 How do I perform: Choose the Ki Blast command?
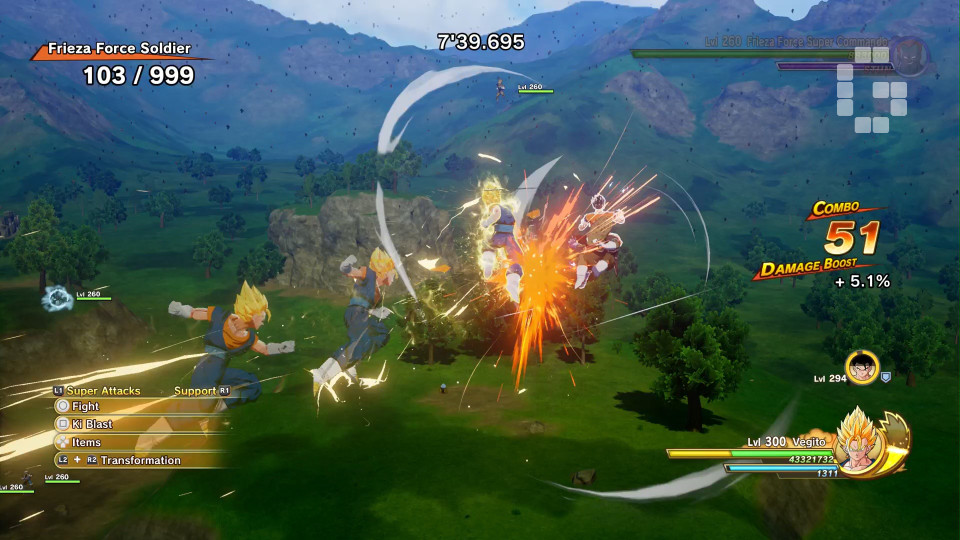coord(91,425)
